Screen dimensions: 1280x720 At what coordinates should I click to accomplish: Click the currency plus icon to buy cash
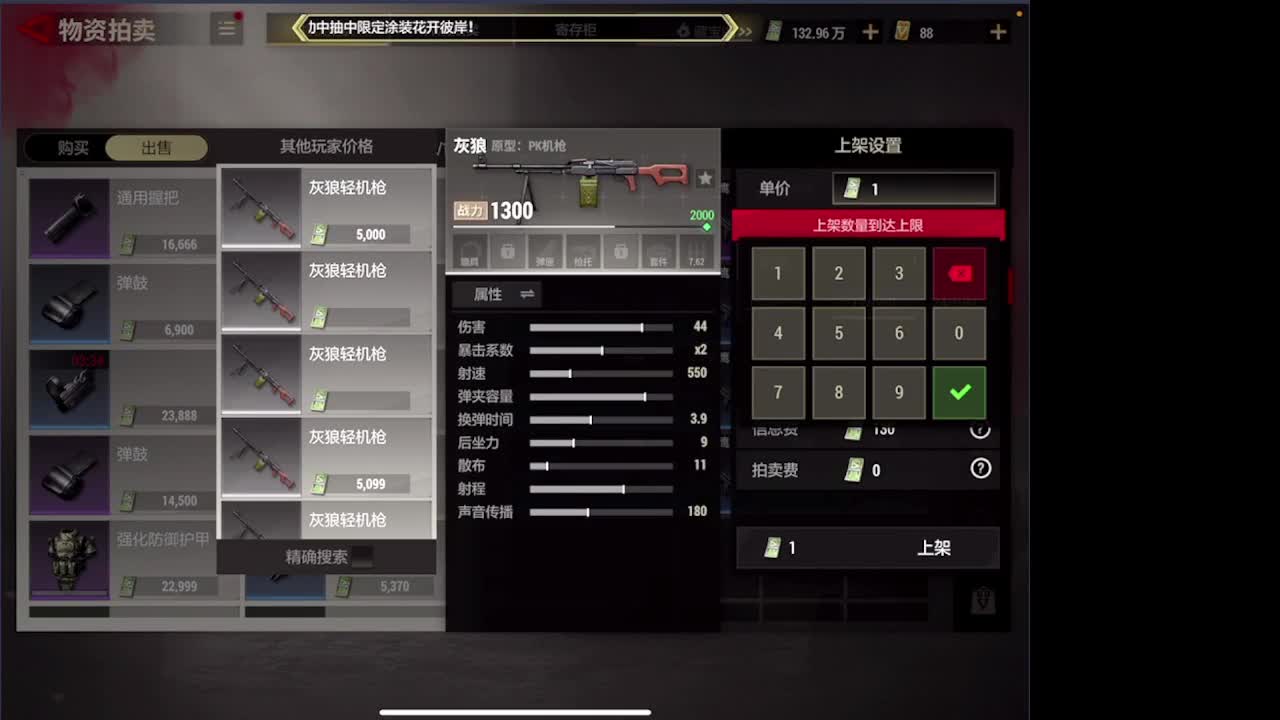point(869,31)
